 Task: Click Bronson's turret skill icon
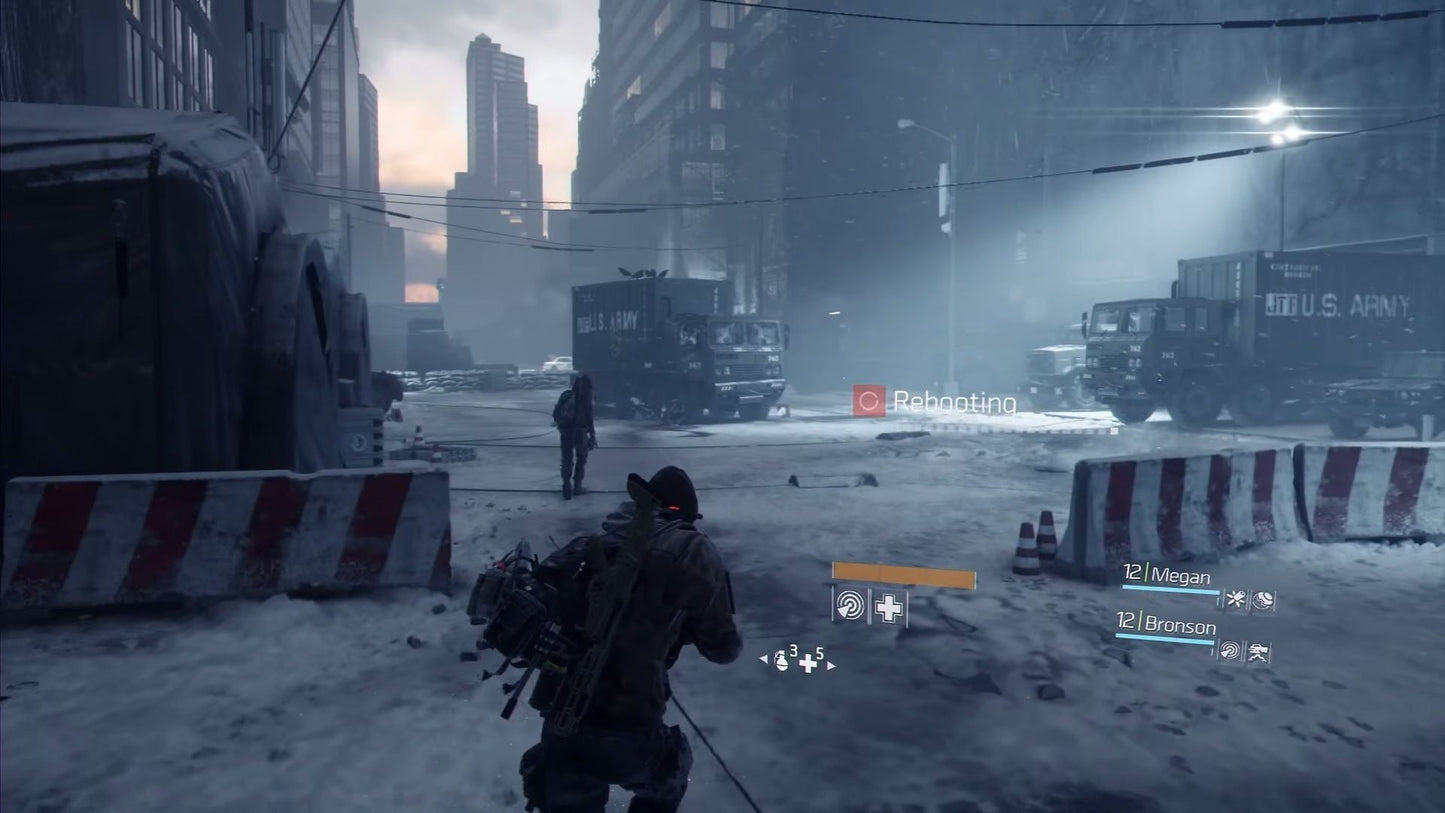pos(1259,652)
